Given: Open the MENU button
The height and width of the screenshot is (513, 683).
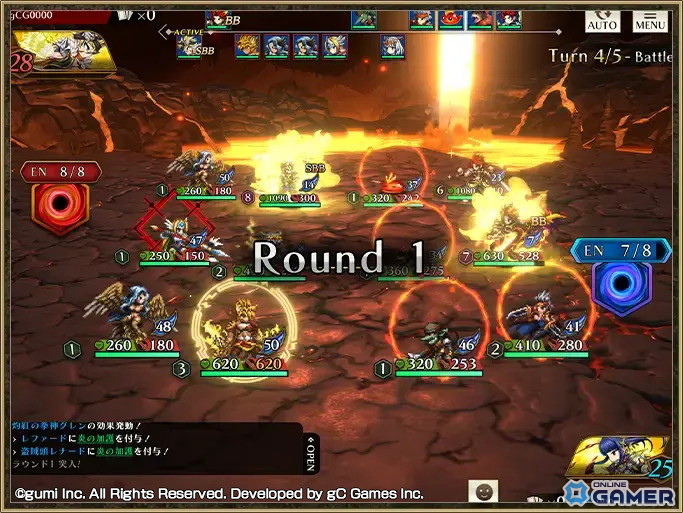Looking at the screenshot, I should (650, 20).
